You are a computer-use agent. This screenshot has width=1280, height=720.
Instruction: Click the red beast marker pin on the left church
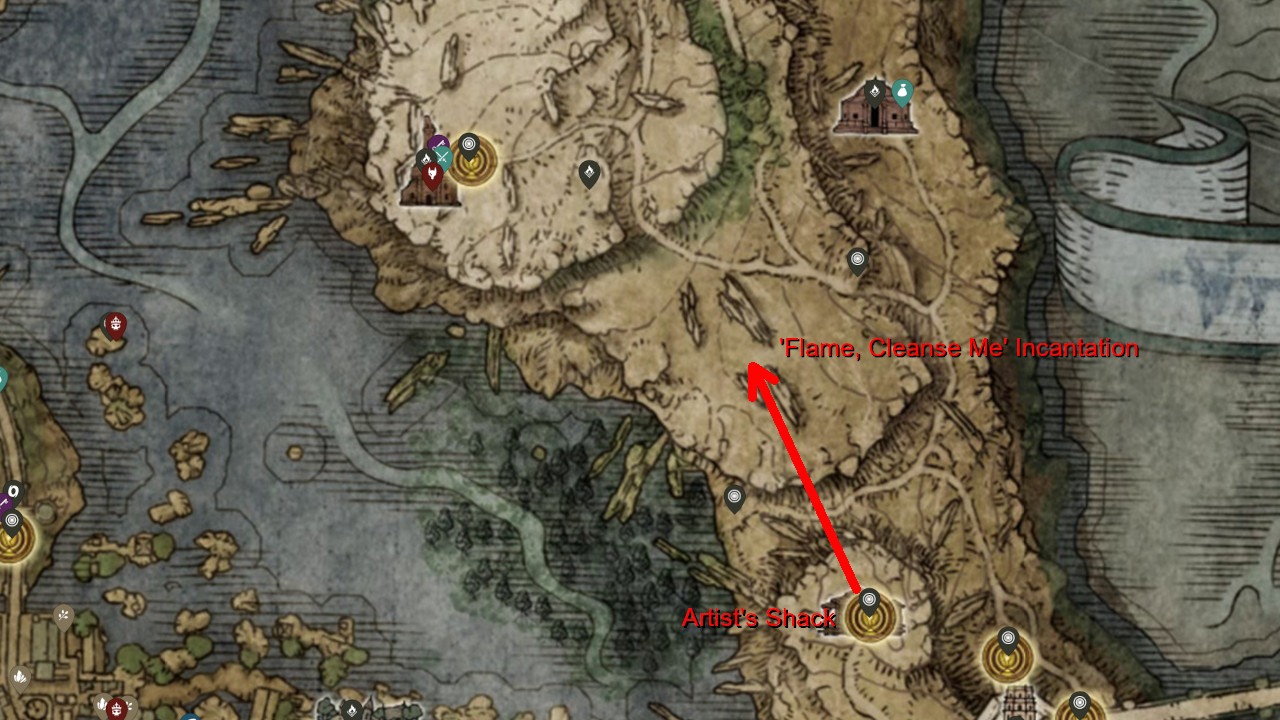point(433,173)
